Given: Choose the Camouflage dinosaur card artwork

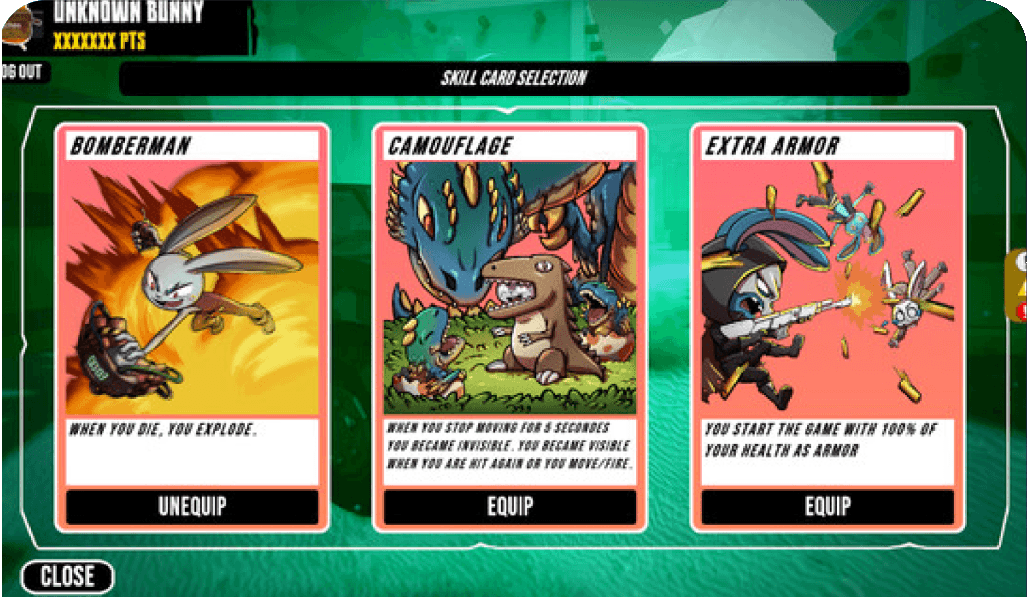Looking at the screenshot, I should coord(510,288).
